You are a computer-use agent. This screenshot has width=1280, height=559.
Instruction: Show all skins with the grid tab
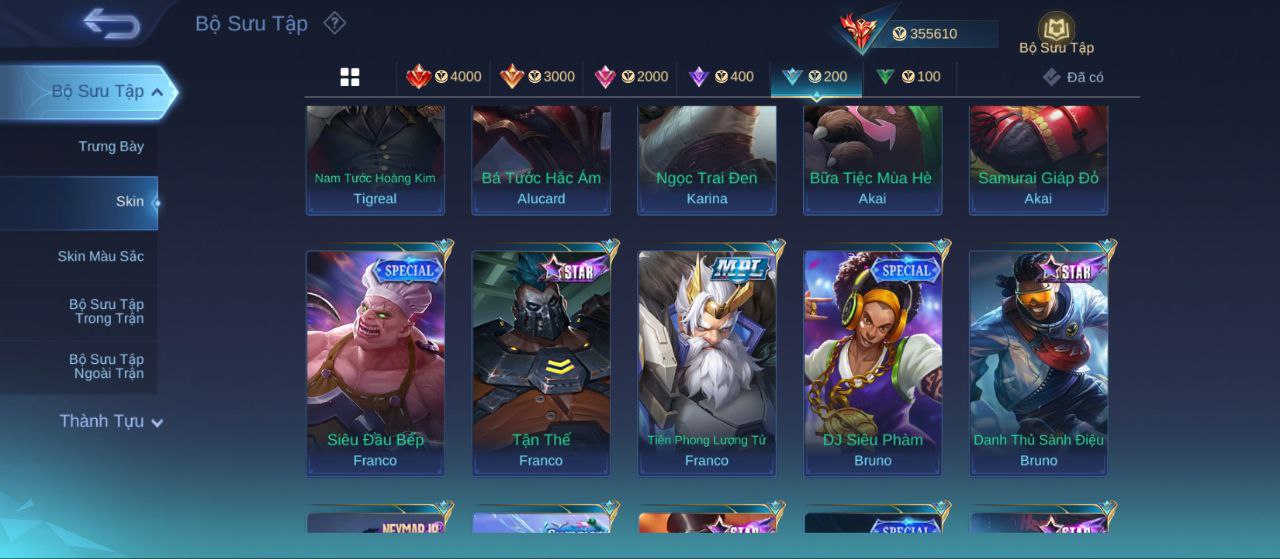point(350,77)
